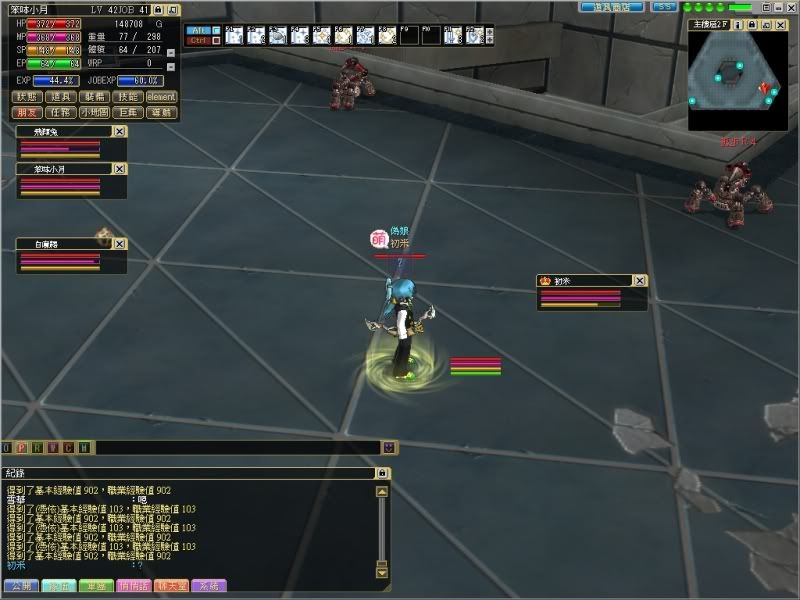Open the 道具商店 item shop

click(612, 7)
